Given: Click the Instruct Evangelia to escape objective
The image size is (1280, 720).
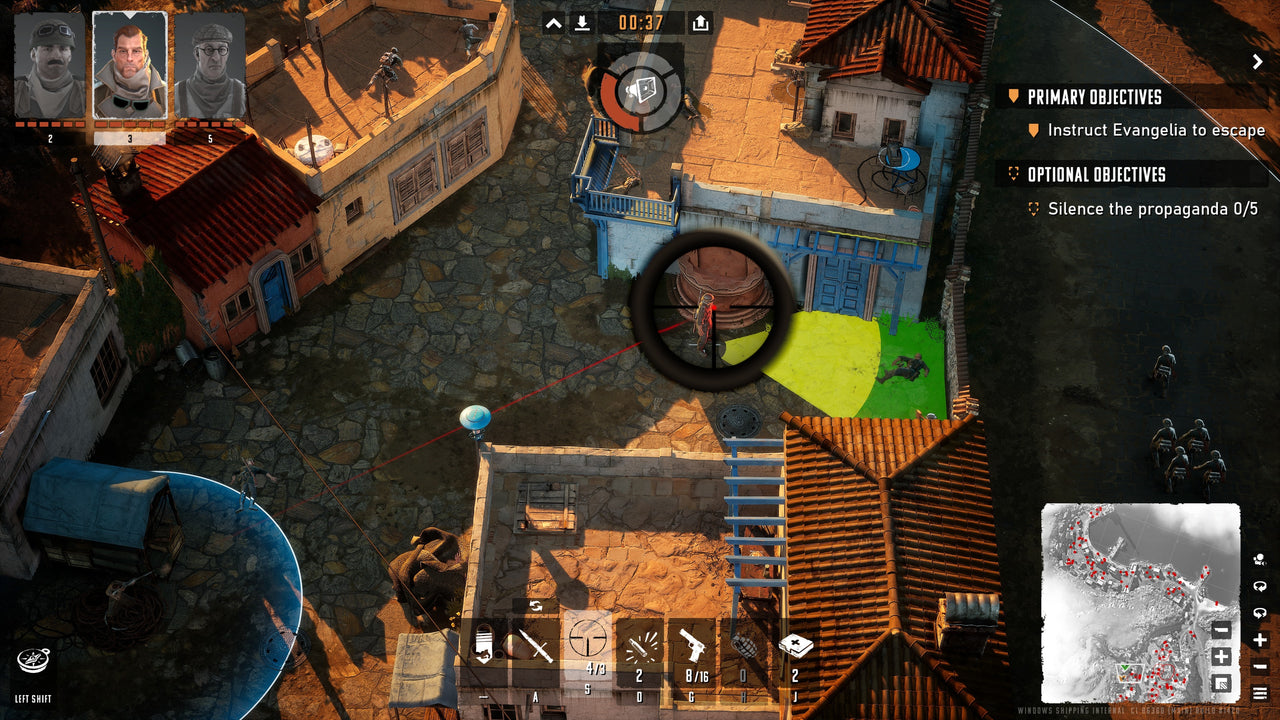Looking at the screenshot, I should (x=1156, y=130).
